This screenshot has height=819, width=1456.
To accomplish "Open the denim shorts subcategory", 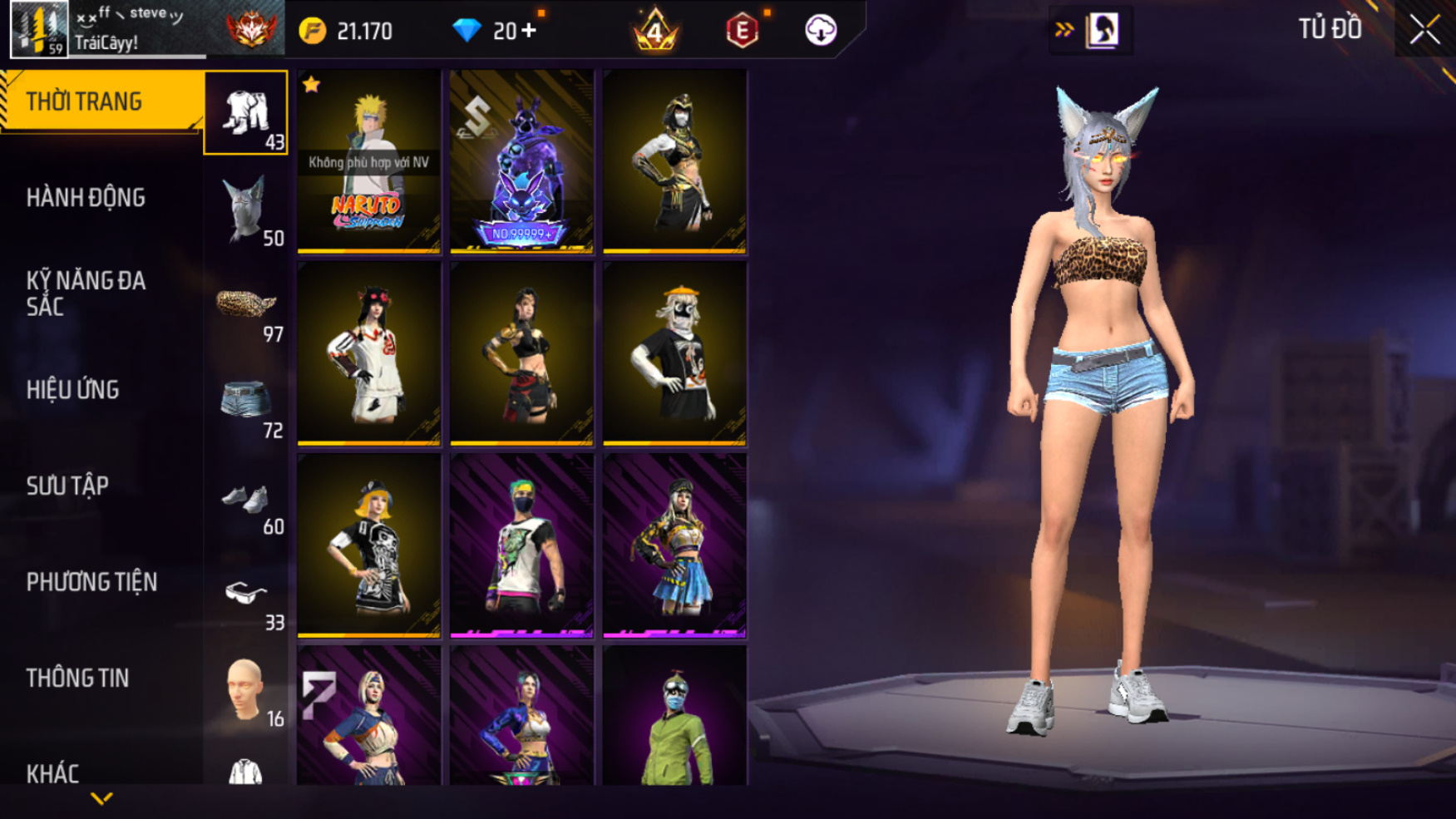I will [246, 402].
